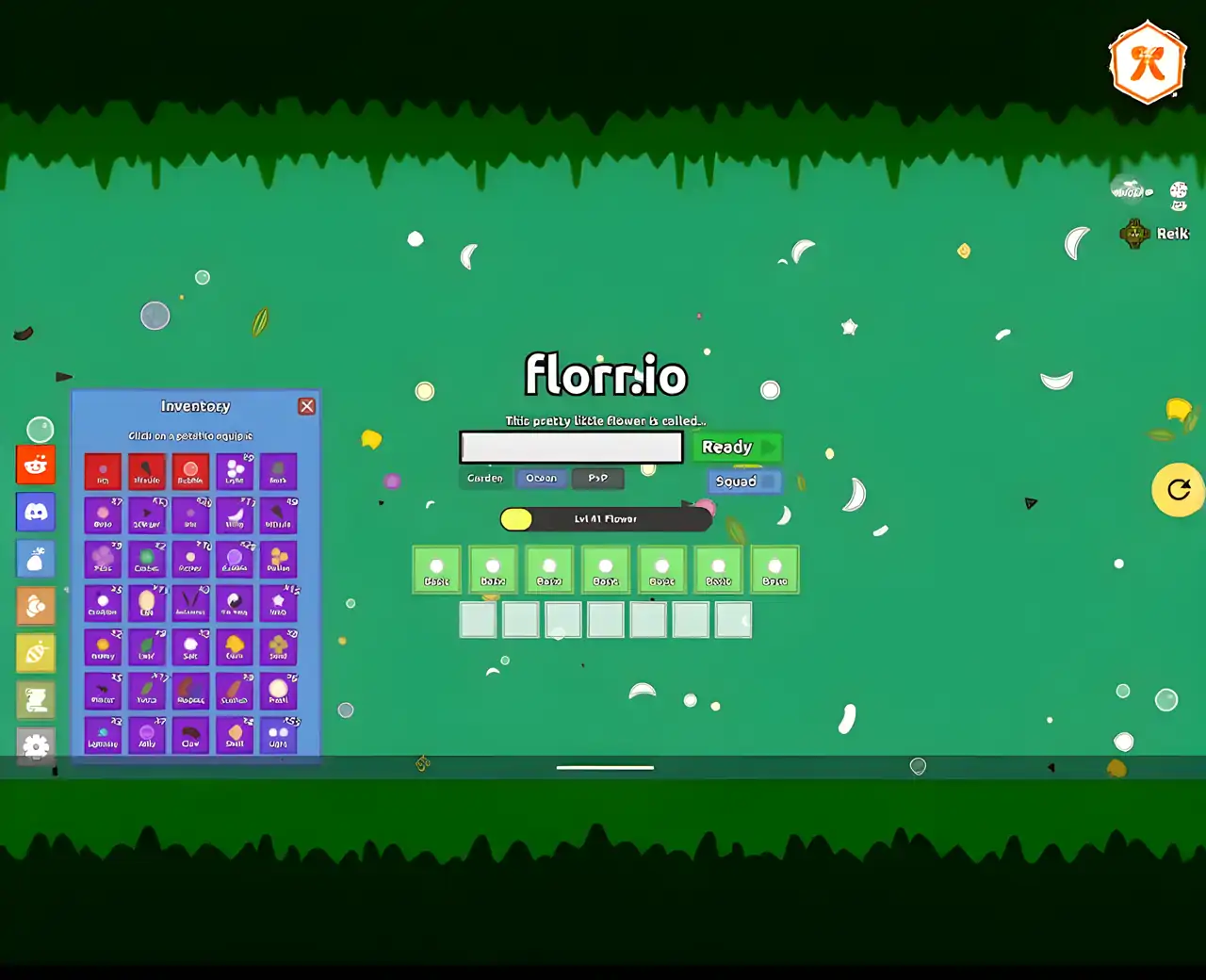Close the Inventory panel
The height and width of the screenshot is (980, 1206).
click(x=306, y=405)
